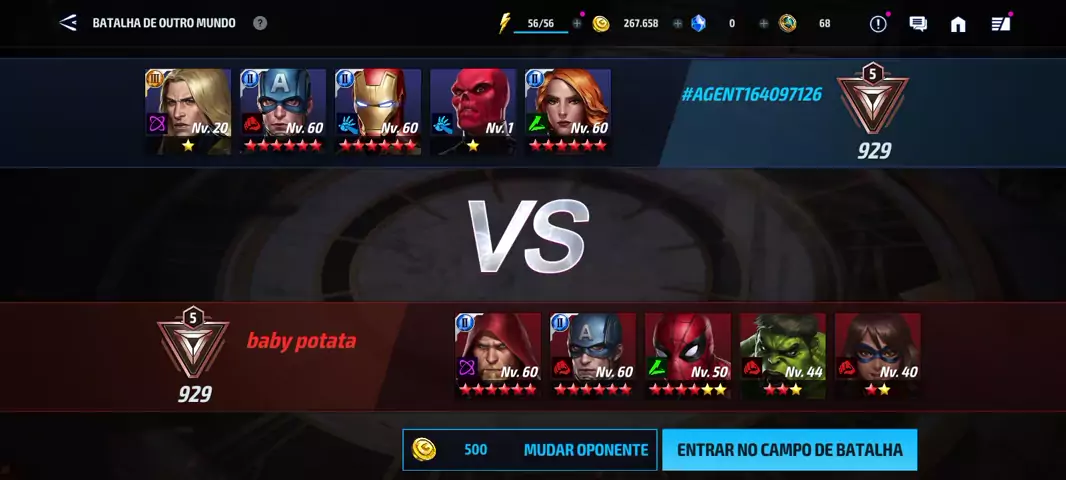Select the blond level 20 hero portrait
This screenshot has width=1066, height=480.
(188, 110)
